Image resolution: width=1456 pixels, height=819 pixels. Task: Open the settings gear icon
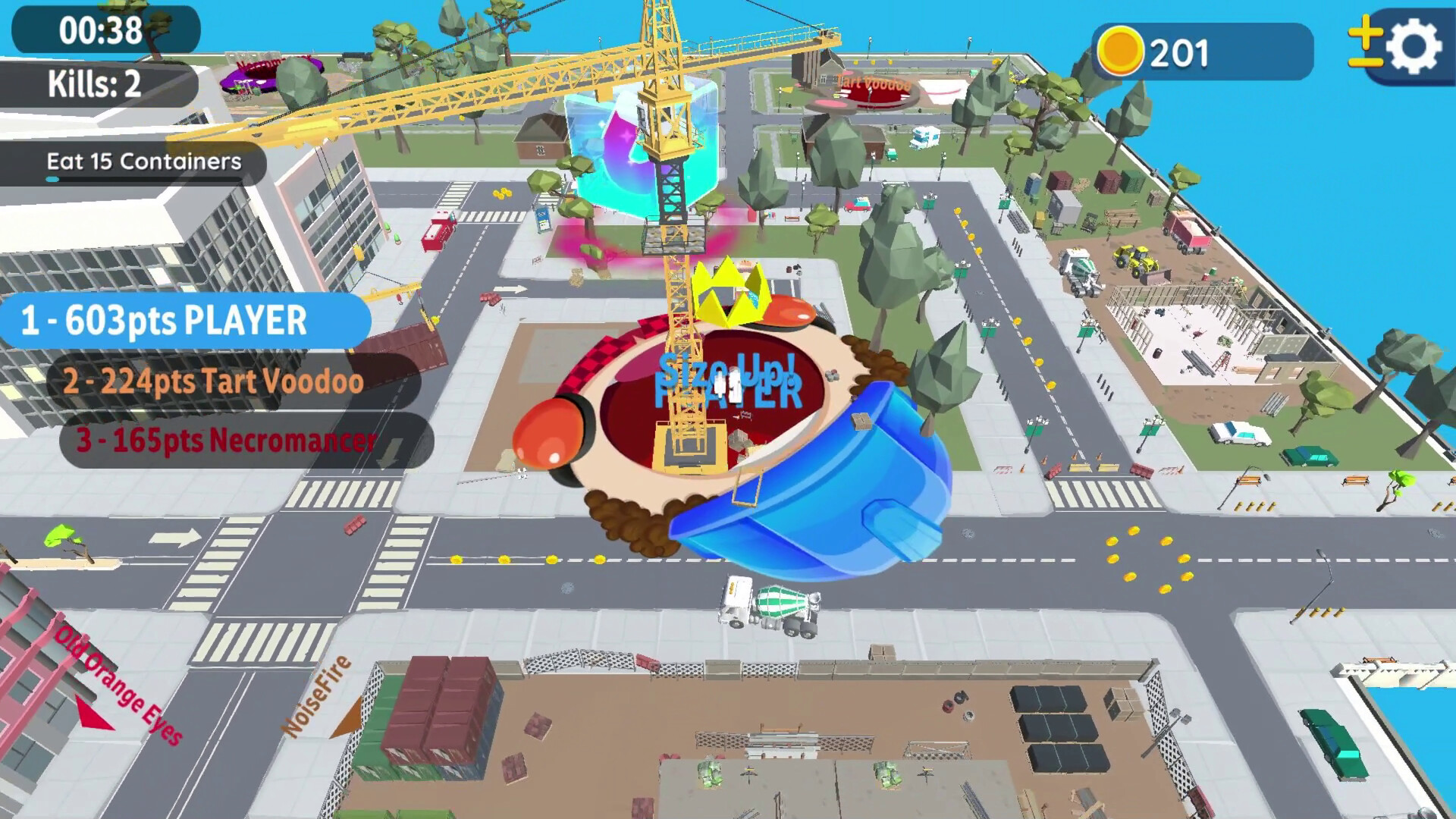coord(1415,44)
